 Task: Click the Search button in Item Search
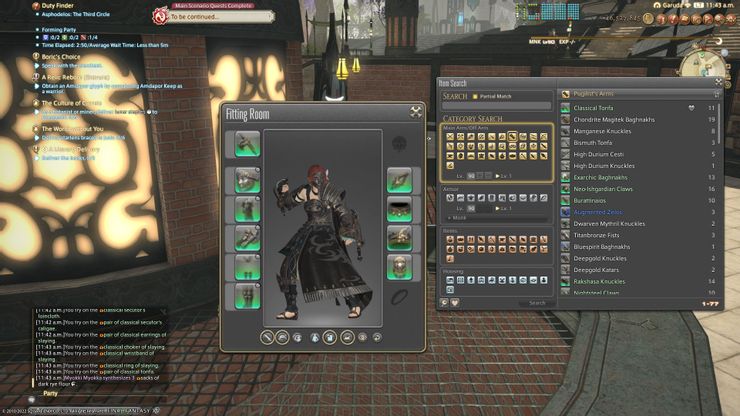(537, 302)
